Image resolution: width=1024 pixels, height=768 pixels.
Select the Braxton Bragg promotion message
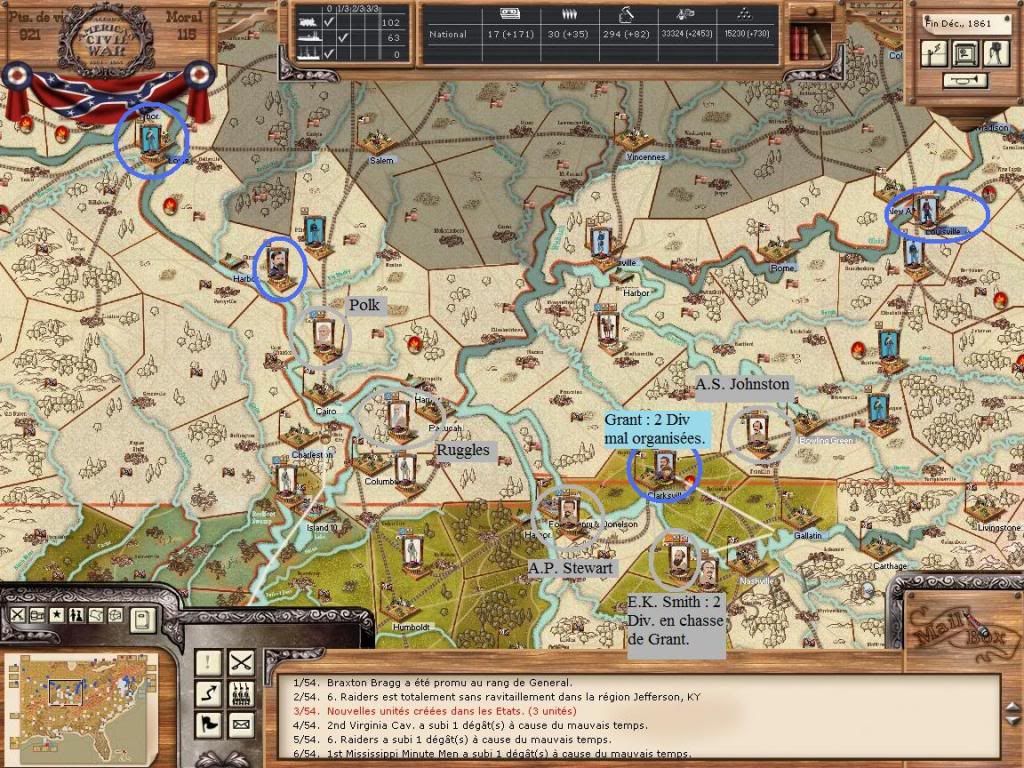coord(450,683)
